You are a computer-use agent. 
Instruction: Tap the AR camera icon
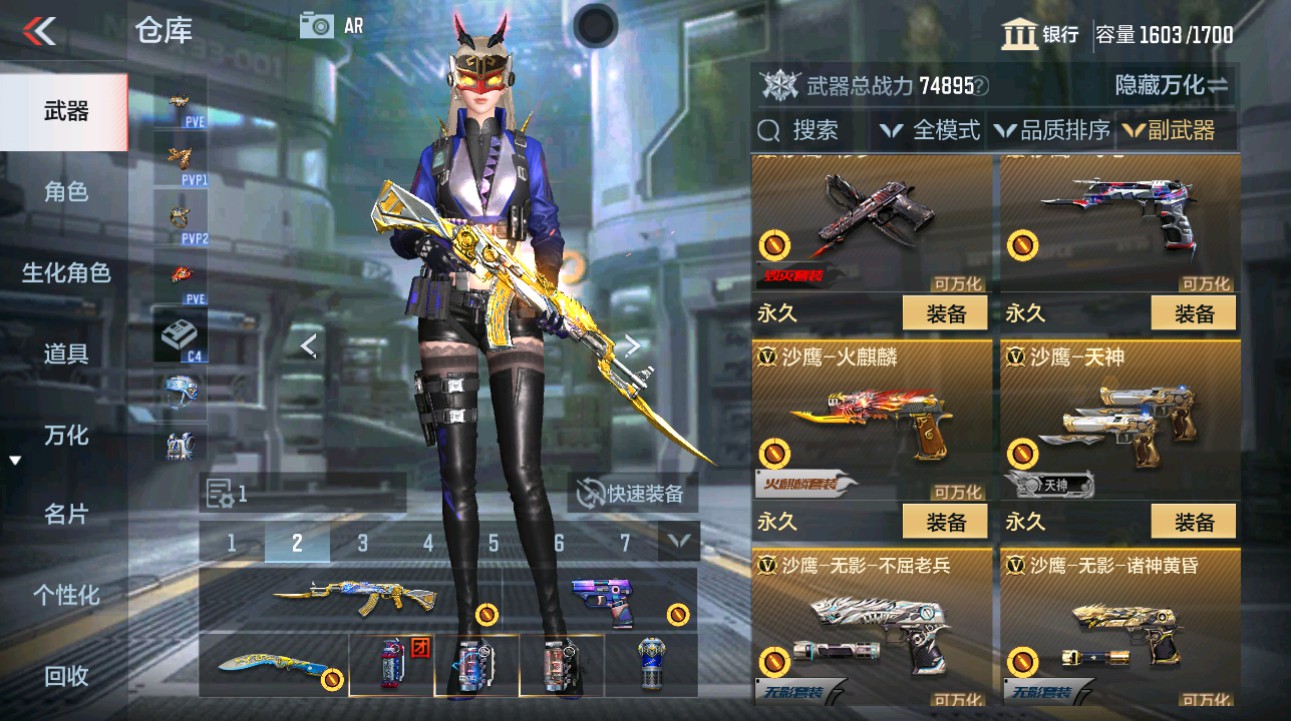(x=318, y=25)
